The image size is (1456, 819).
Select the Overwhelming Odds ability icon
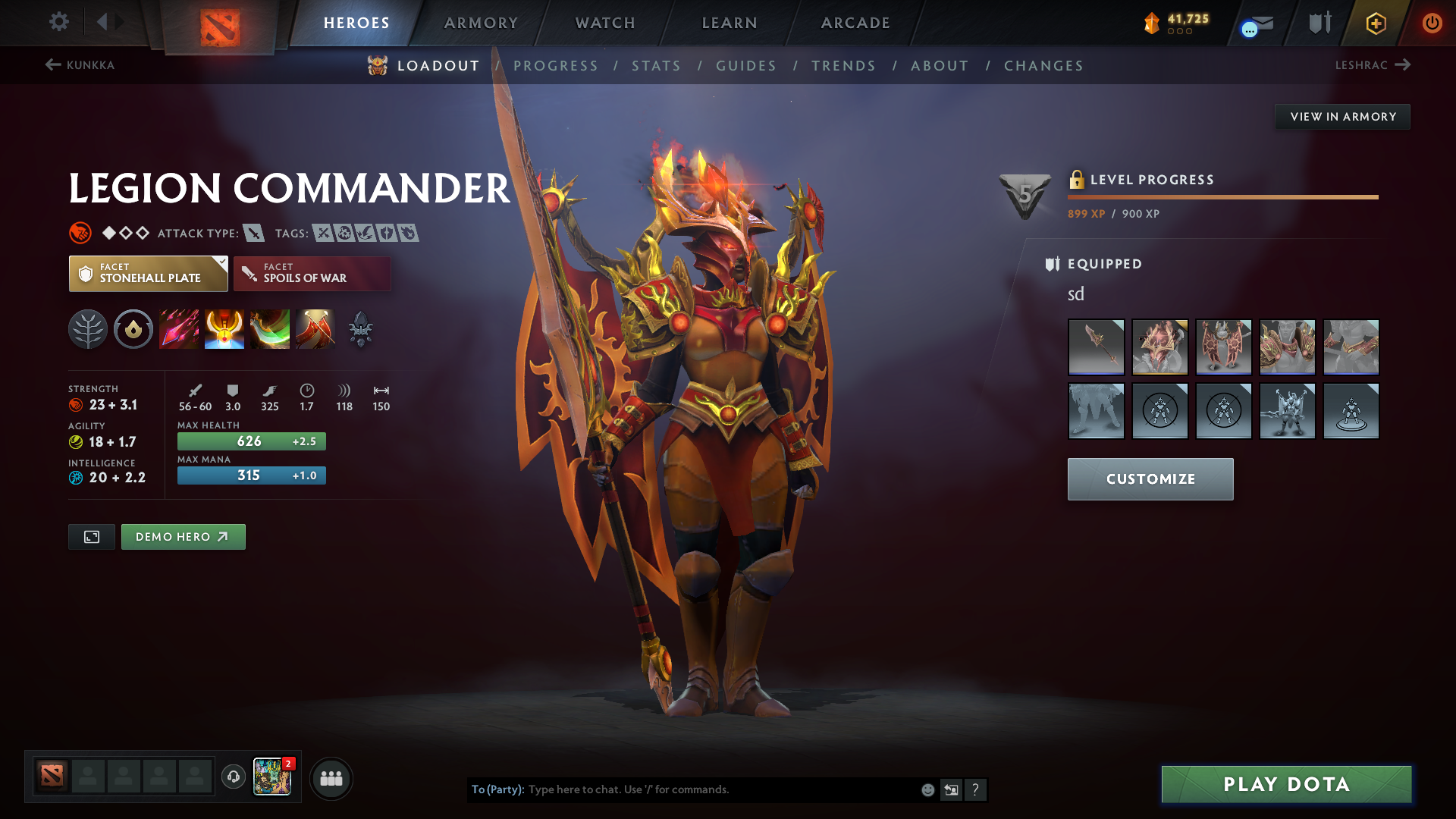tap(179, 328)
